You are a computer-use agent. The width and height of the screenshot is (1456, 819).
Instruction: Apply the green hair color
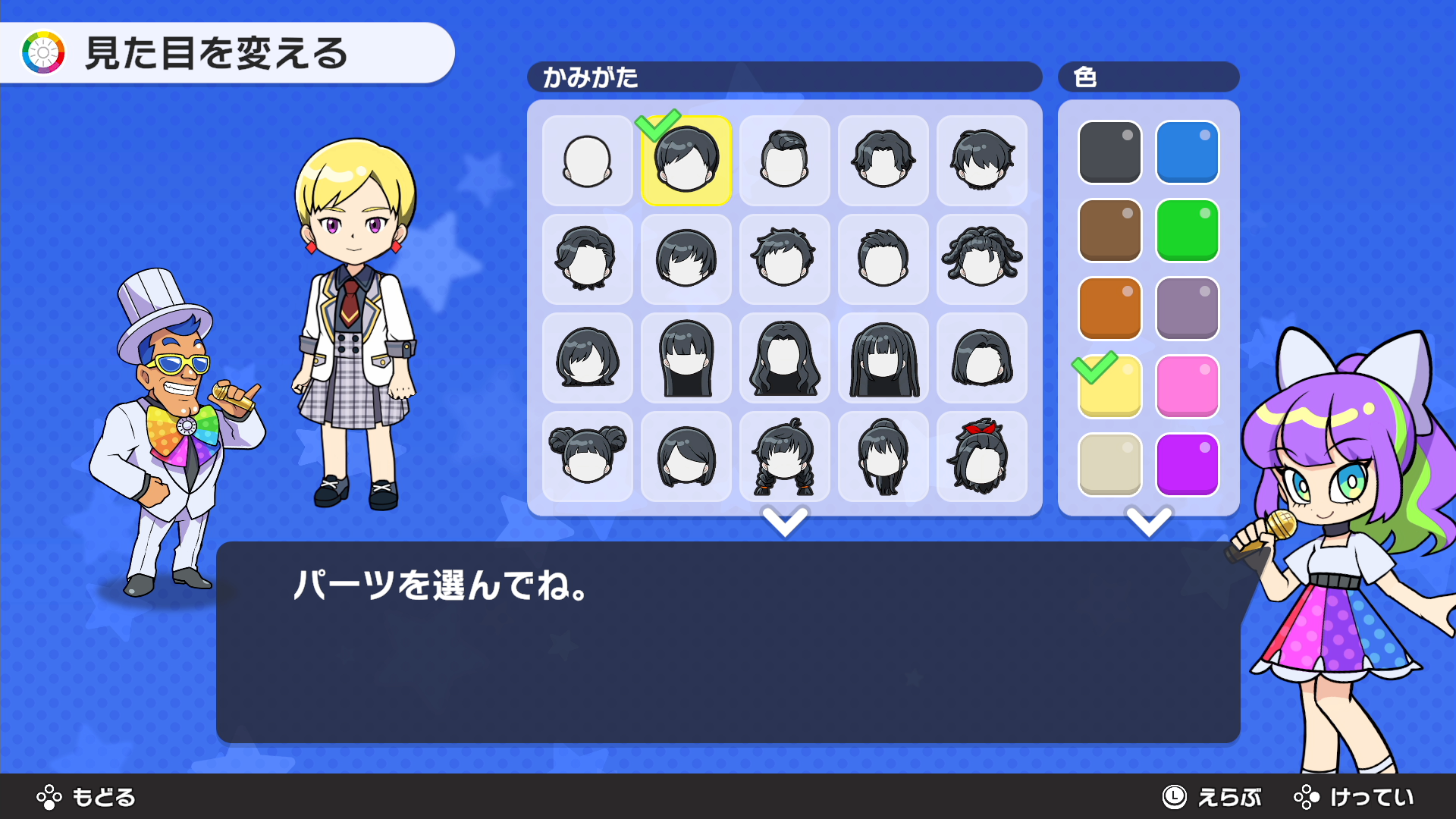point(1187,231)
